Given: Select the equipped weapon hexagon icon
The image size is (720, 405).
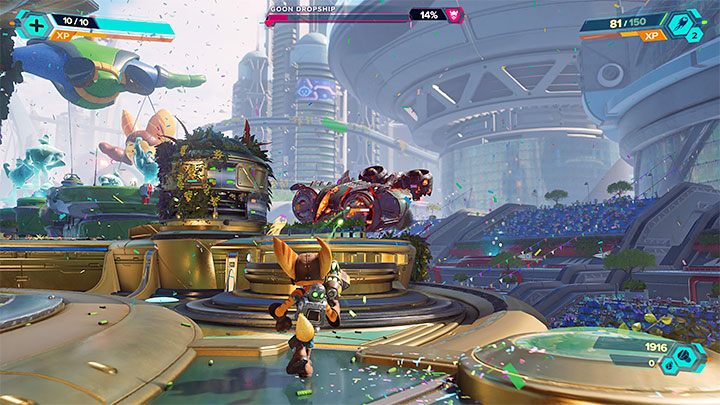Looking at the screenshot, I should pos(681,23).
